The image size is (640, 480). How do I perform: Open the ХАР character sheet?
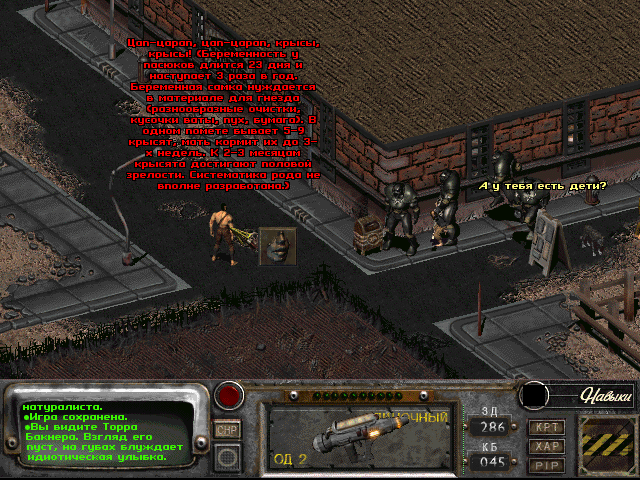(546, 446)
